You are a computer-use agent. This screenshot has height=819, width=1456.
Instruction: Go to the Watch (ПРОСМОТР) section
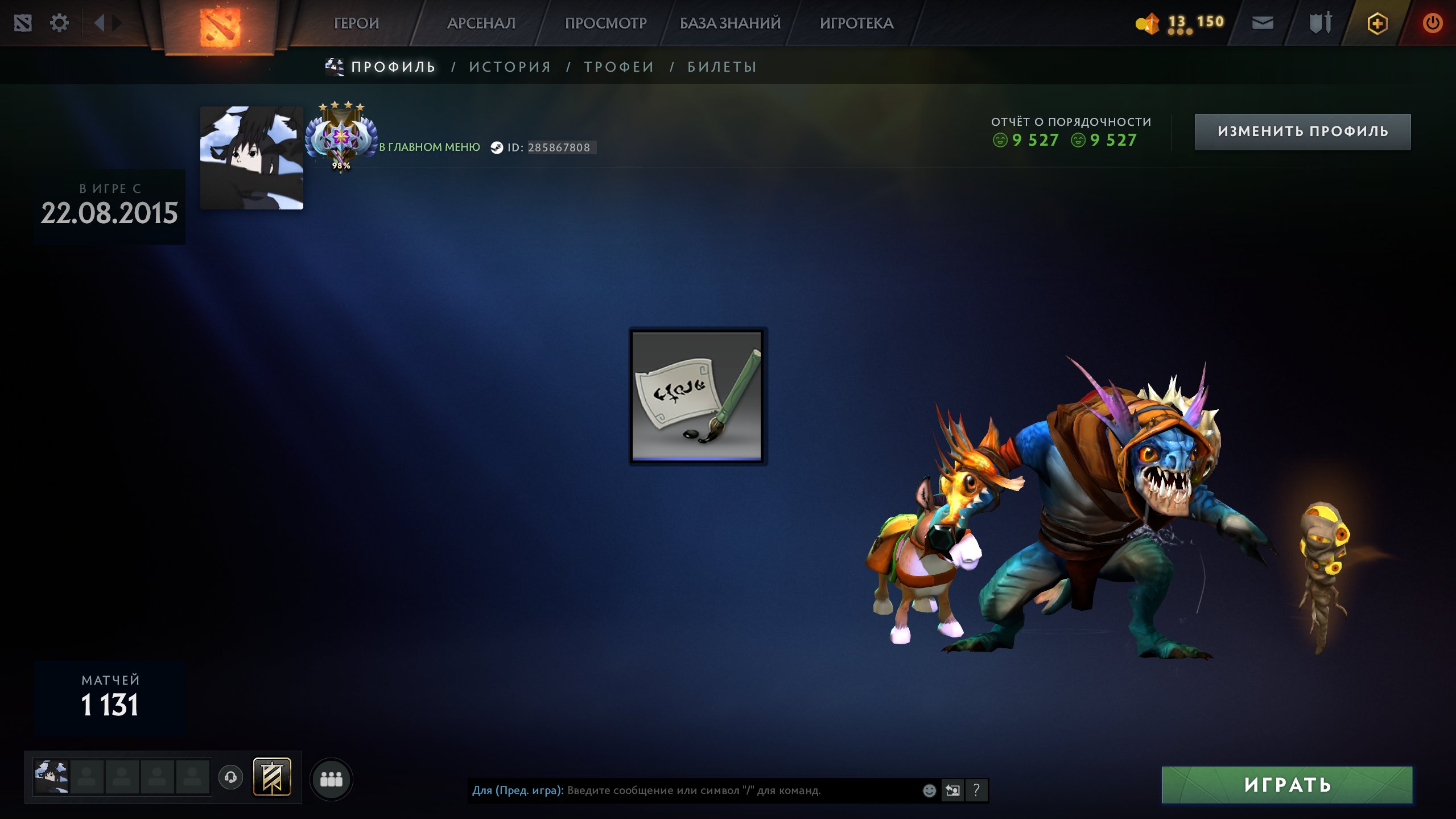click(605, 23)
